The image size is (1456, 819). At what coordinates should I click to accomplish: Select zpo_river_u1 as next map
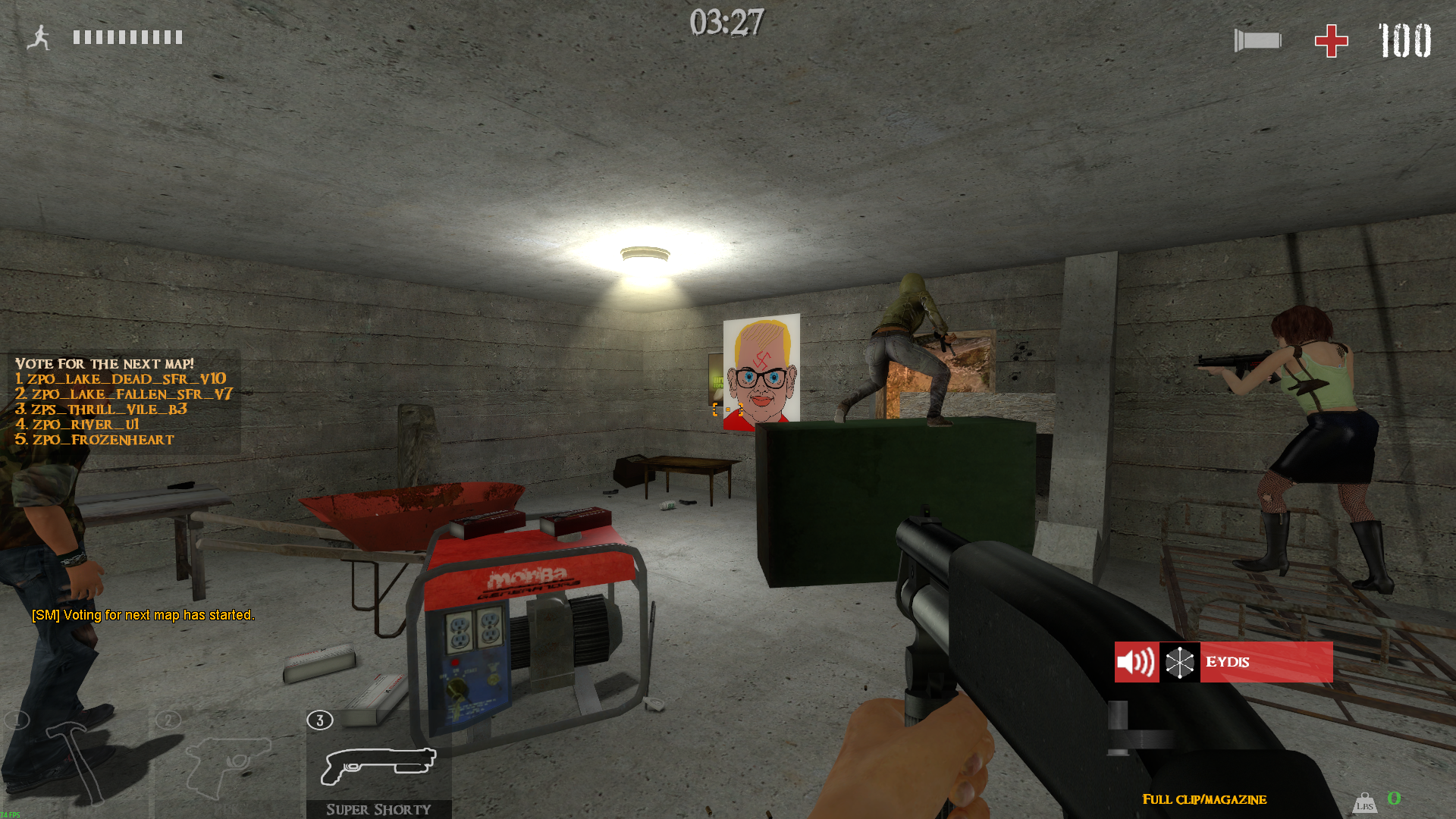tap(78, 425)
